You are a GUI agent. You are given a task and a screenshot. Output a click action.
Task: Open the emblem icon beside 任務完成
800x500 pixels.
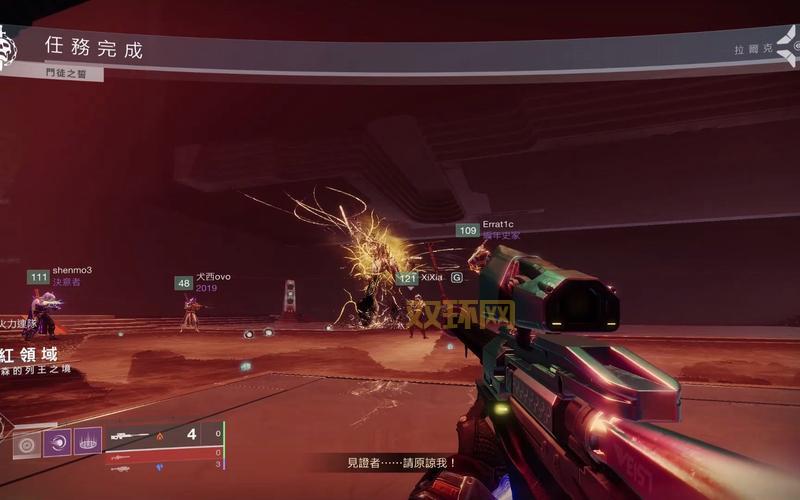coord(8,48)
